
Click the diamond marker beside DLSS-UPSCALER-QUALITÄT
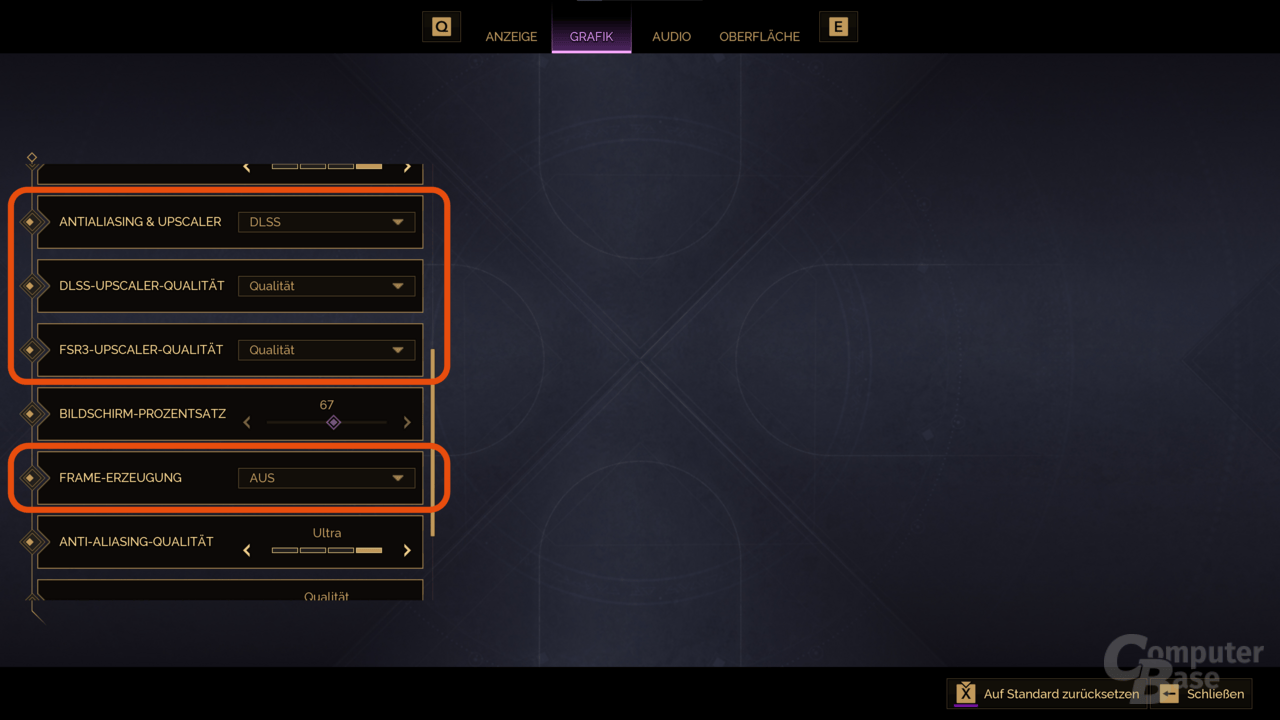[33, 286]
